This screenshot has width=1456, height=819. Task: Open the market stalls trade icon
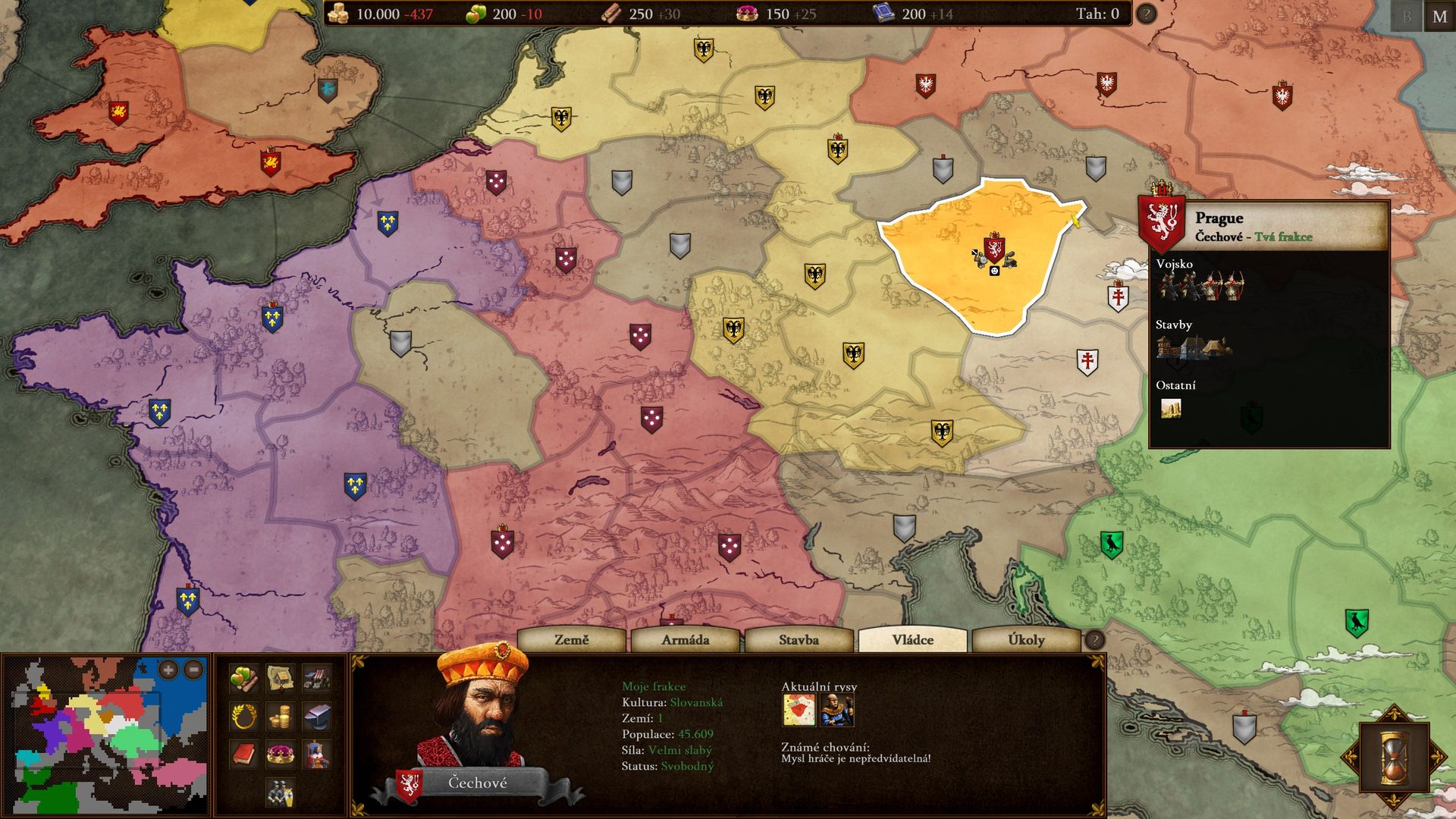pos(316,678)
